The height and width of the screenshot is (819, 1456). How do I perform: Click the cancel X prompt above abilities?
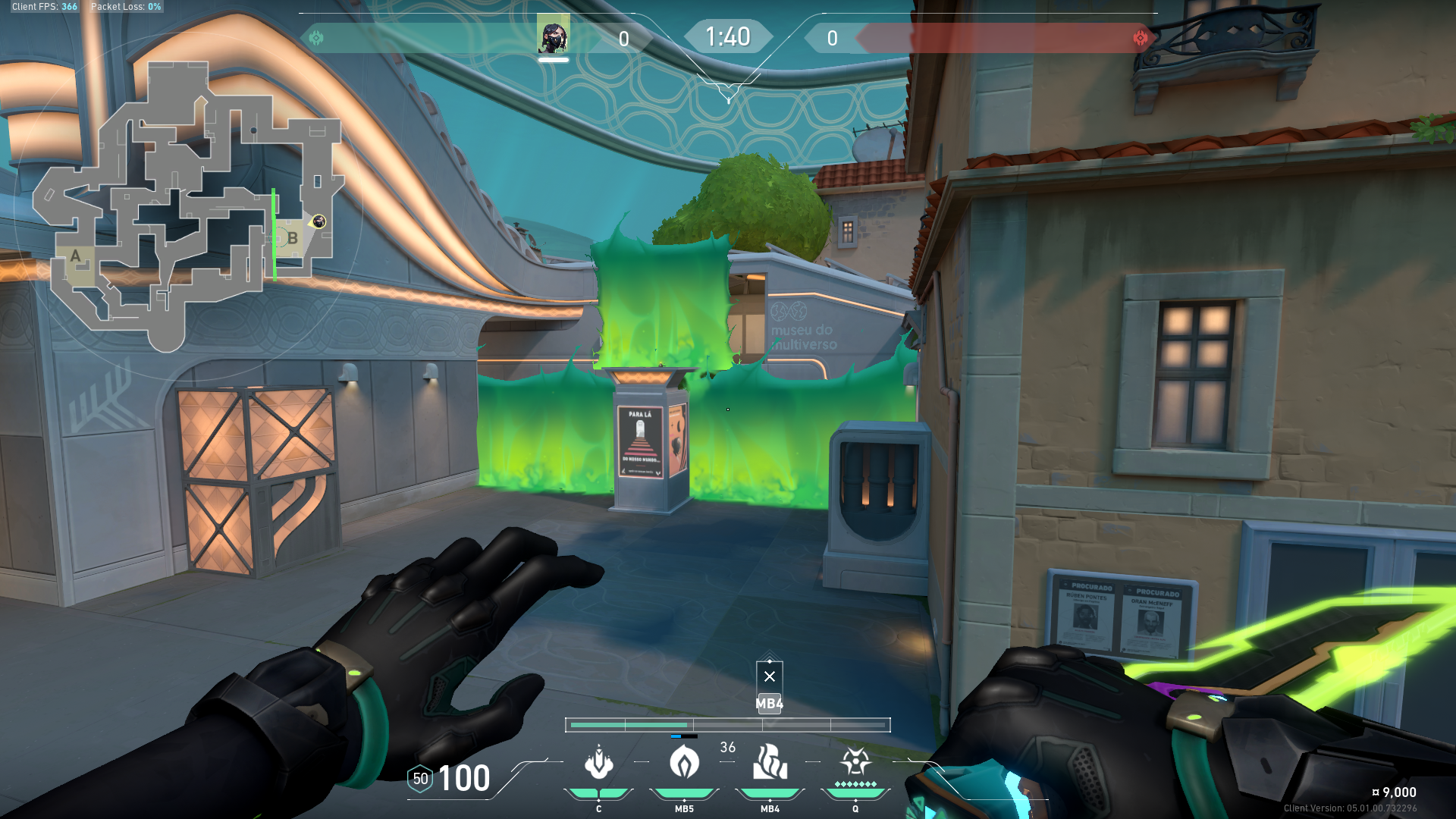click(770, 676)
